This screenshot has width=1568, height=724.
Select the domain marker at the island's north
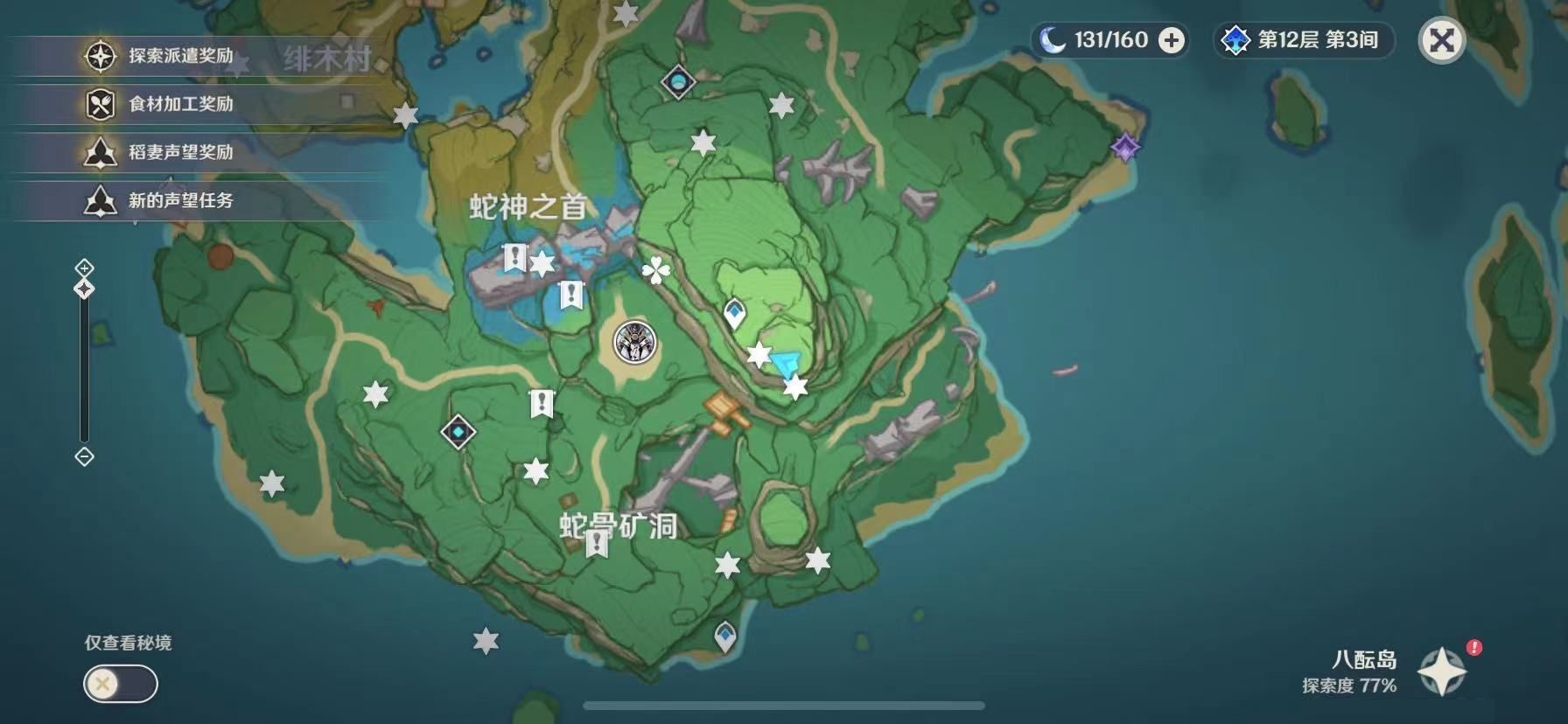678,82
